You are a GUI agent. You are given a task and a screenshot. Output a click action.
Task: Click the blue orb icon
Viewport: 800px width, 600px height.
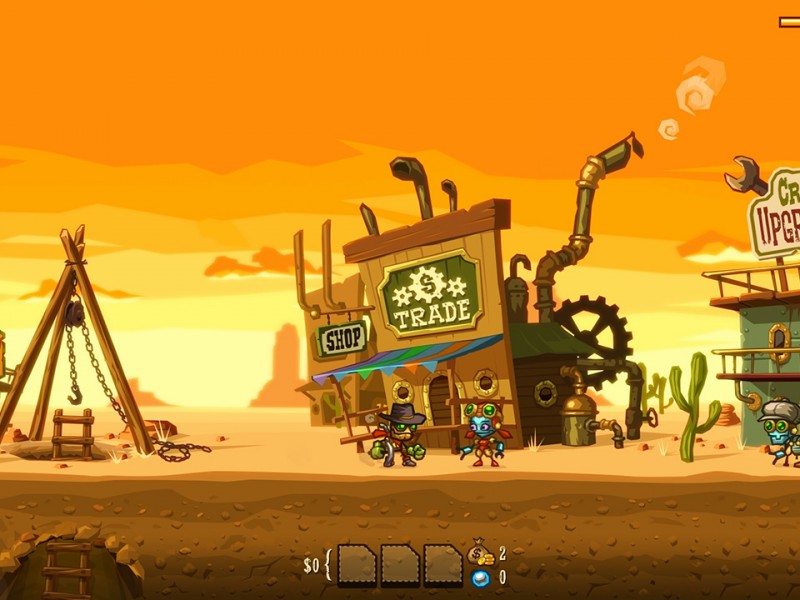[480, 578]
